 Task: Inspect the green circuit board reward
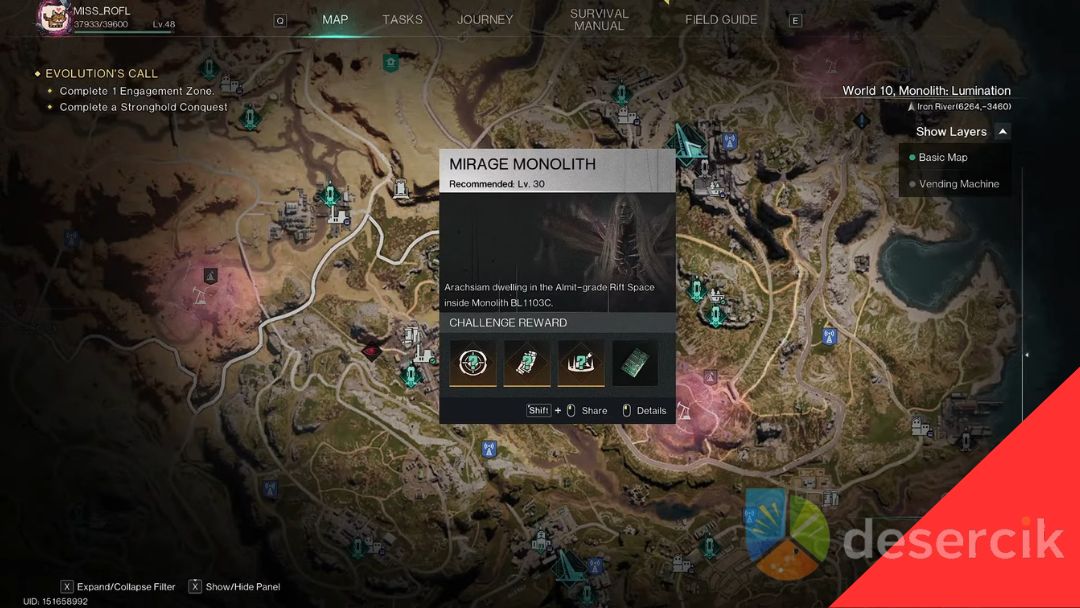(635, 363)
